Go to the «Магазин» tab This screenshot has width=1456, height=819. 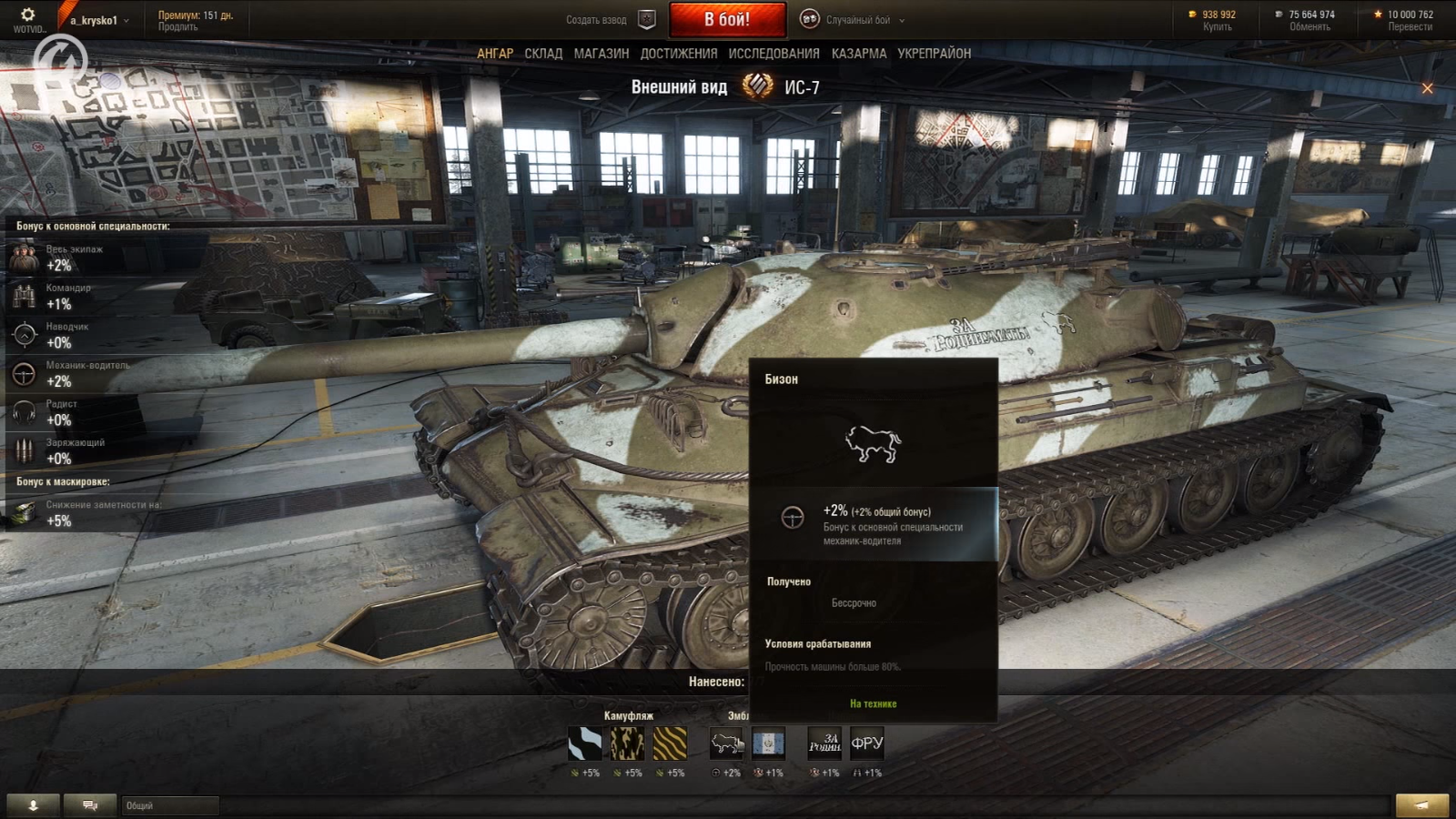tap(601, 54)
